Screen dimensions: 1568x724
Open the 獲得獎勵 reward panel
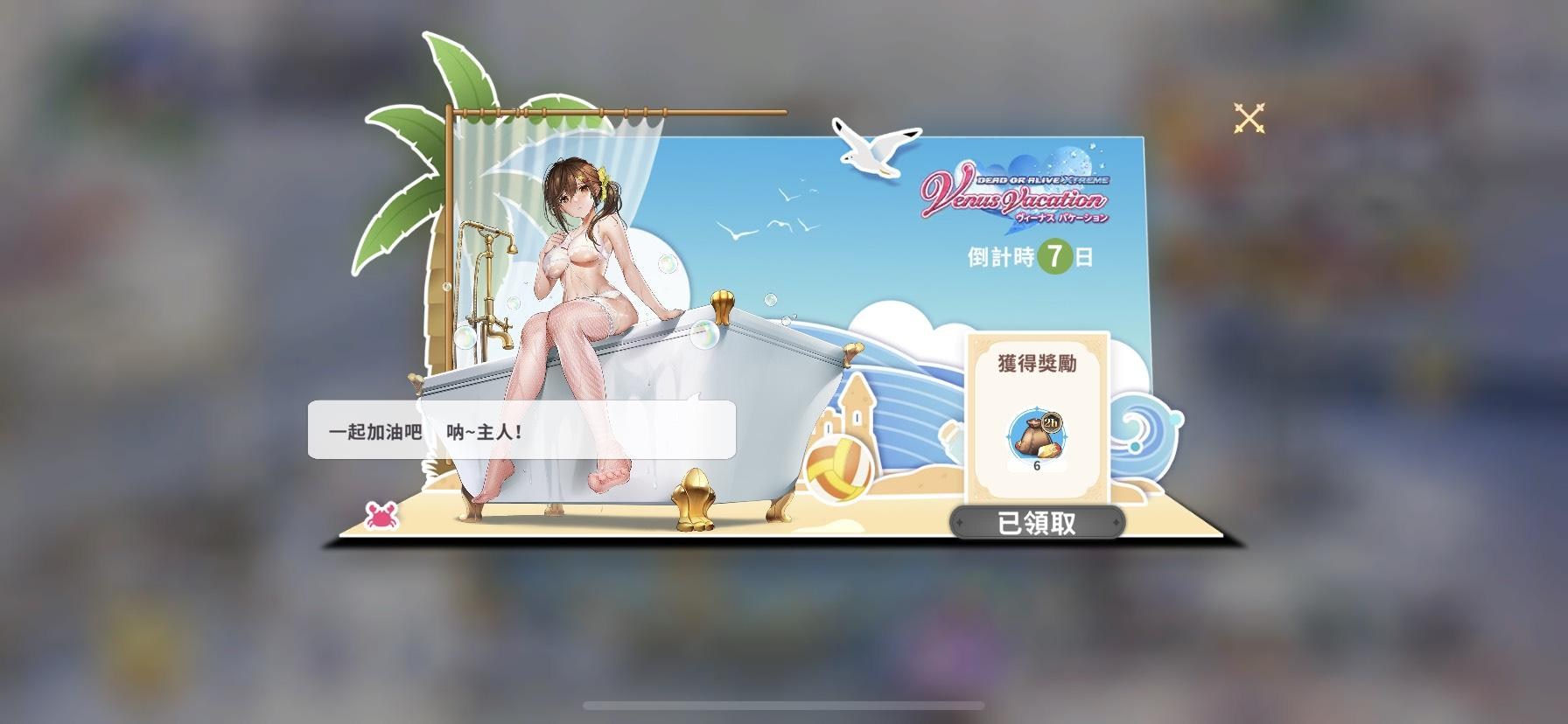pyautogui.click(x=1038, y=361)
